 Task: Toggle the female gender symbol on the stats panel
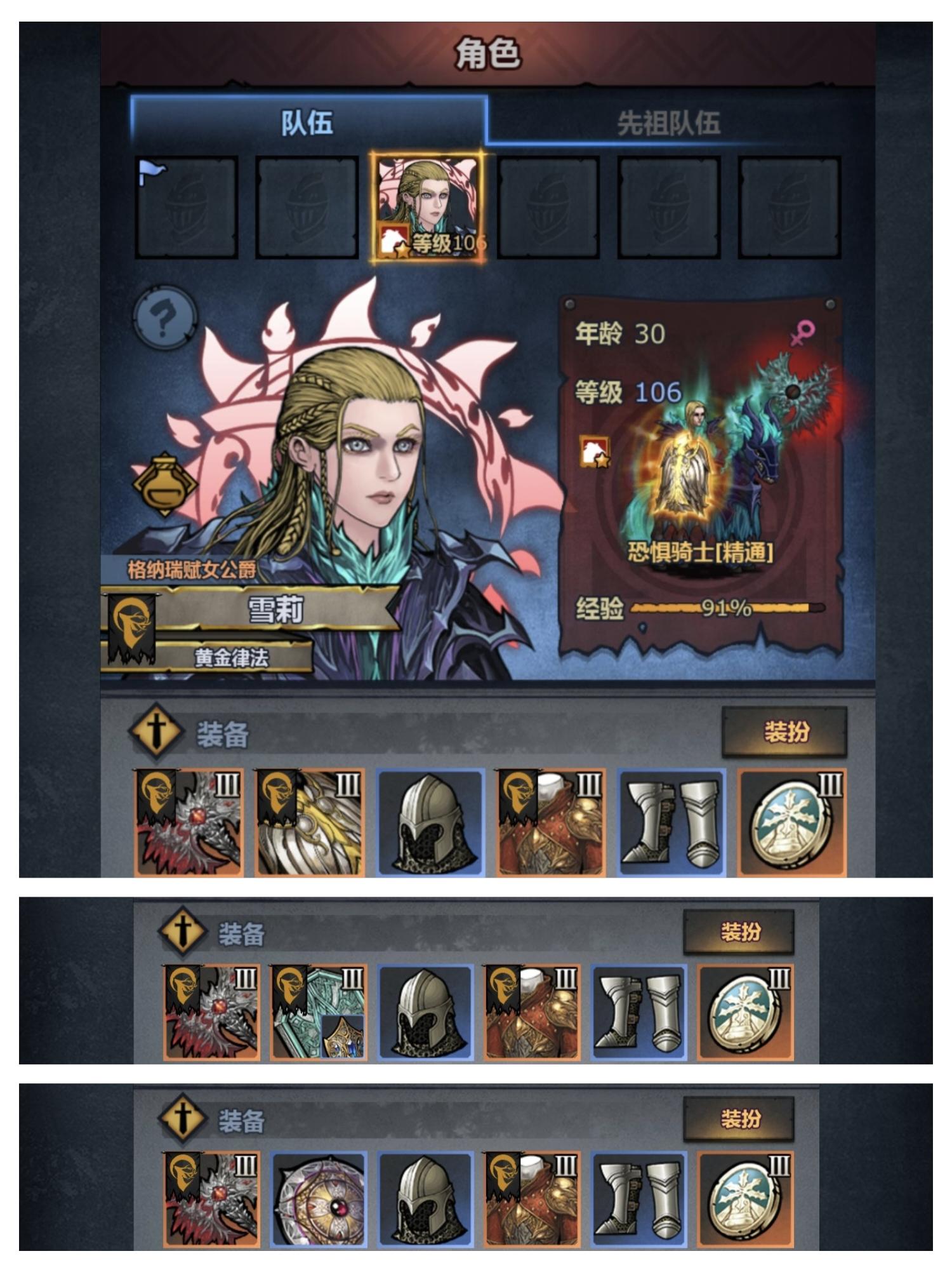[x=803, y=332]
